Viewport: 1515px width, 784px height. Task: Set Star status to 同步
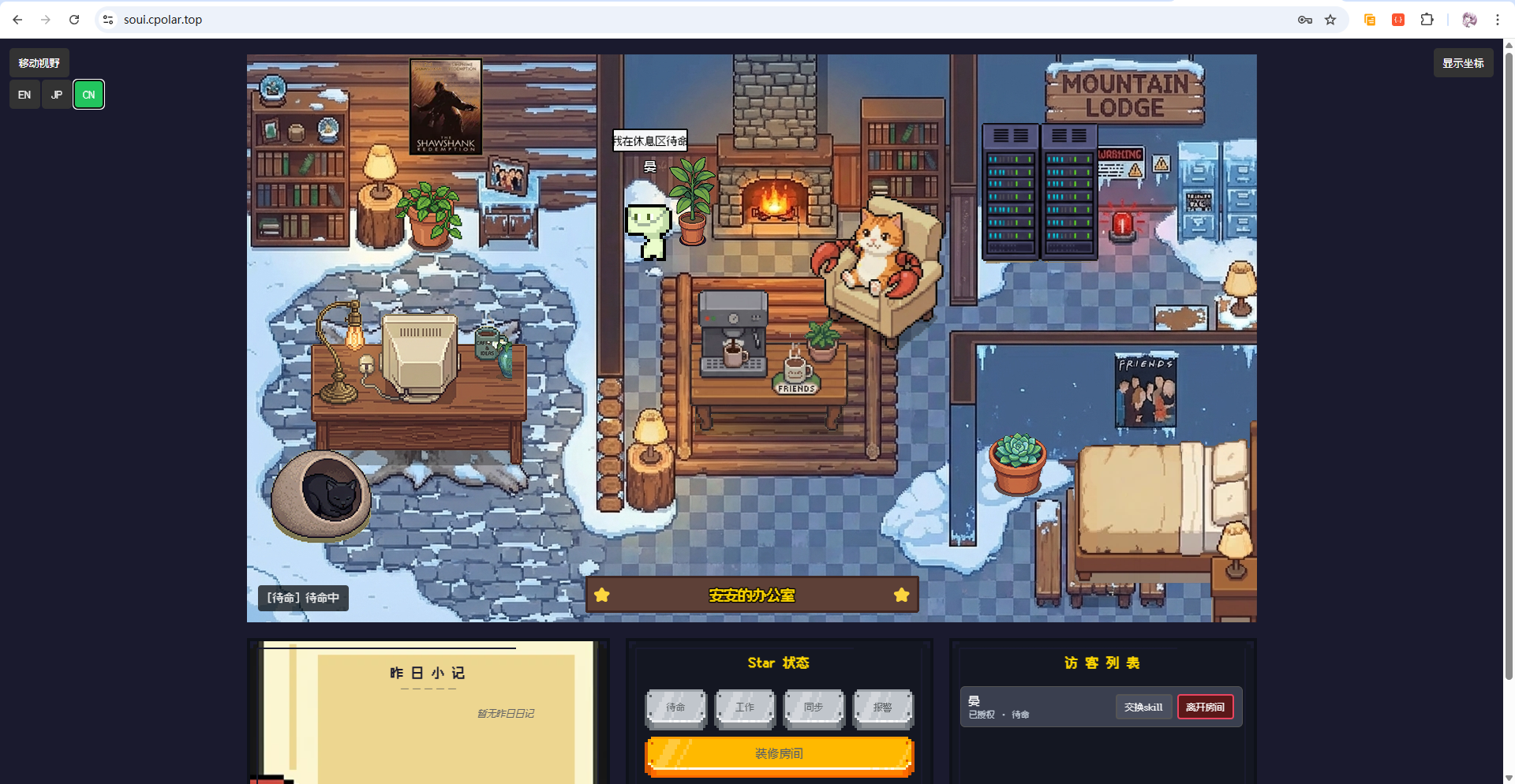pyautogui.click(x=814, y=707)
